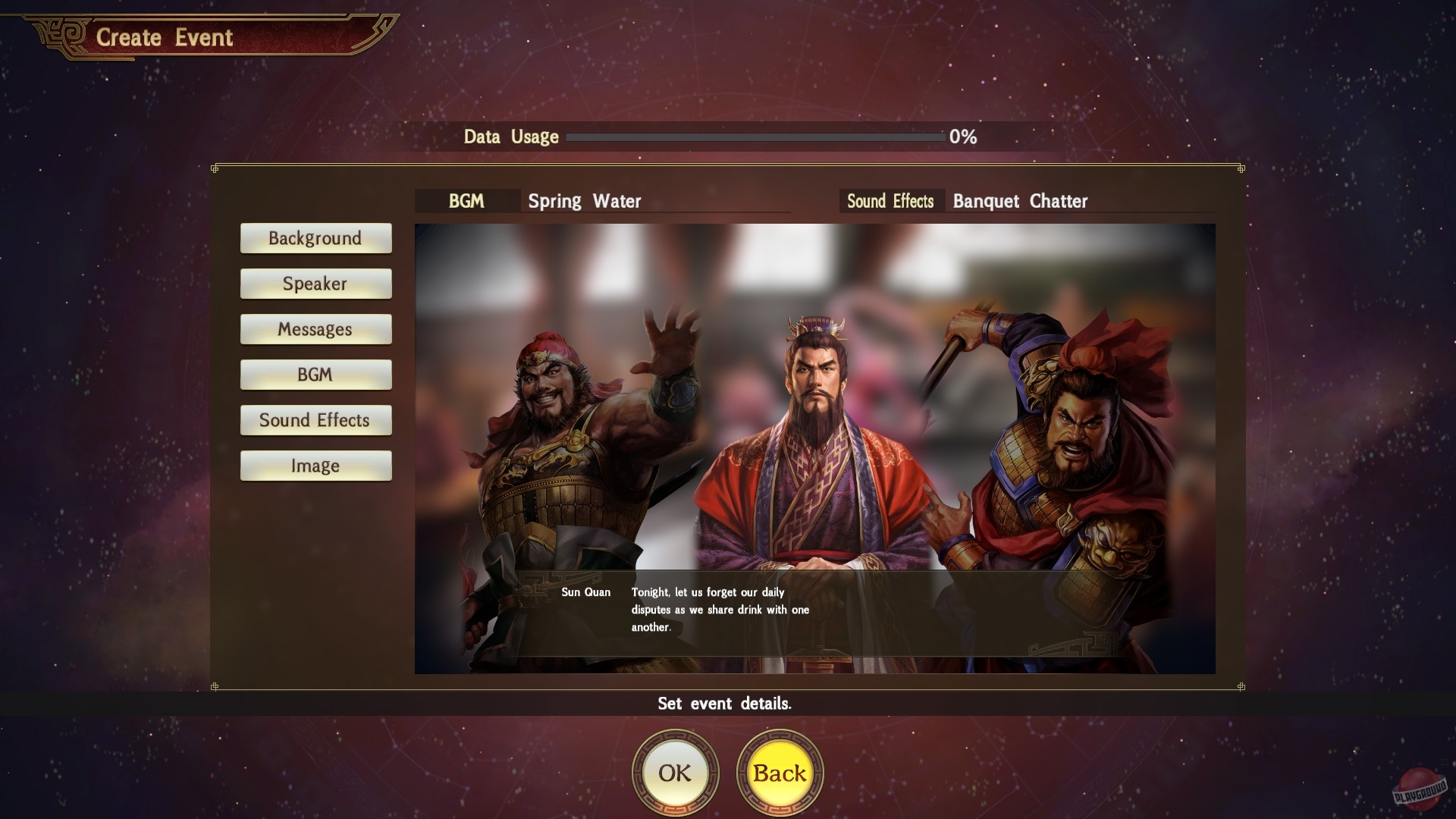Open the Messages editor

315,329
